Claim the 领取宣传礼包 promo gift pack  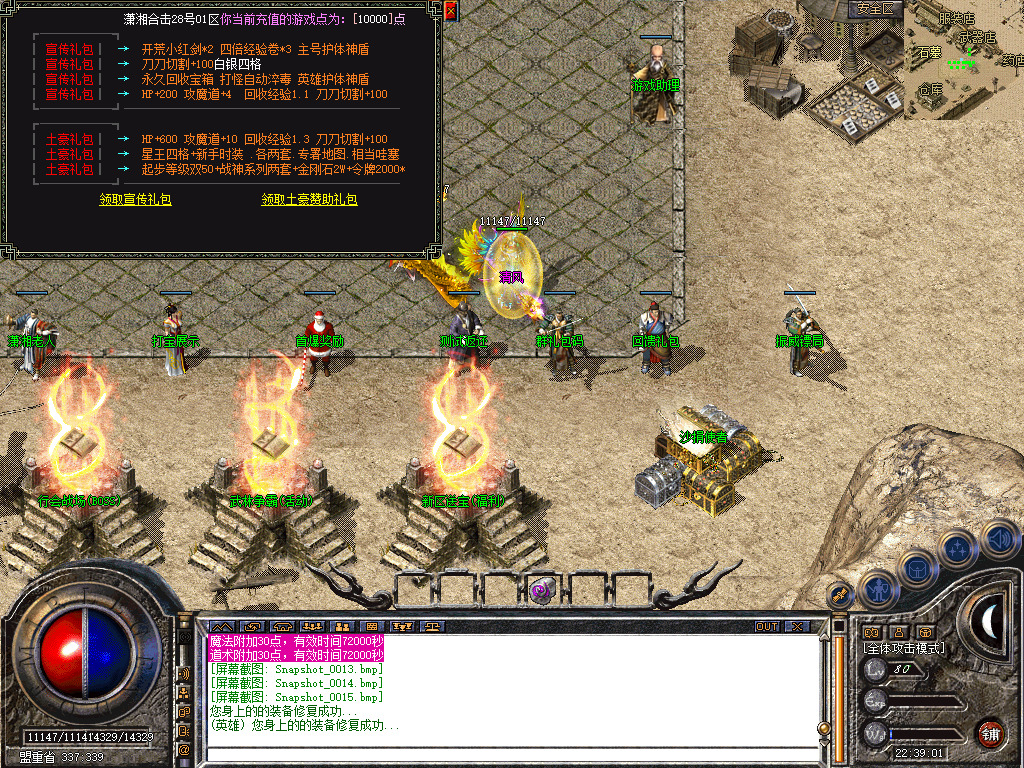[135, 200]
